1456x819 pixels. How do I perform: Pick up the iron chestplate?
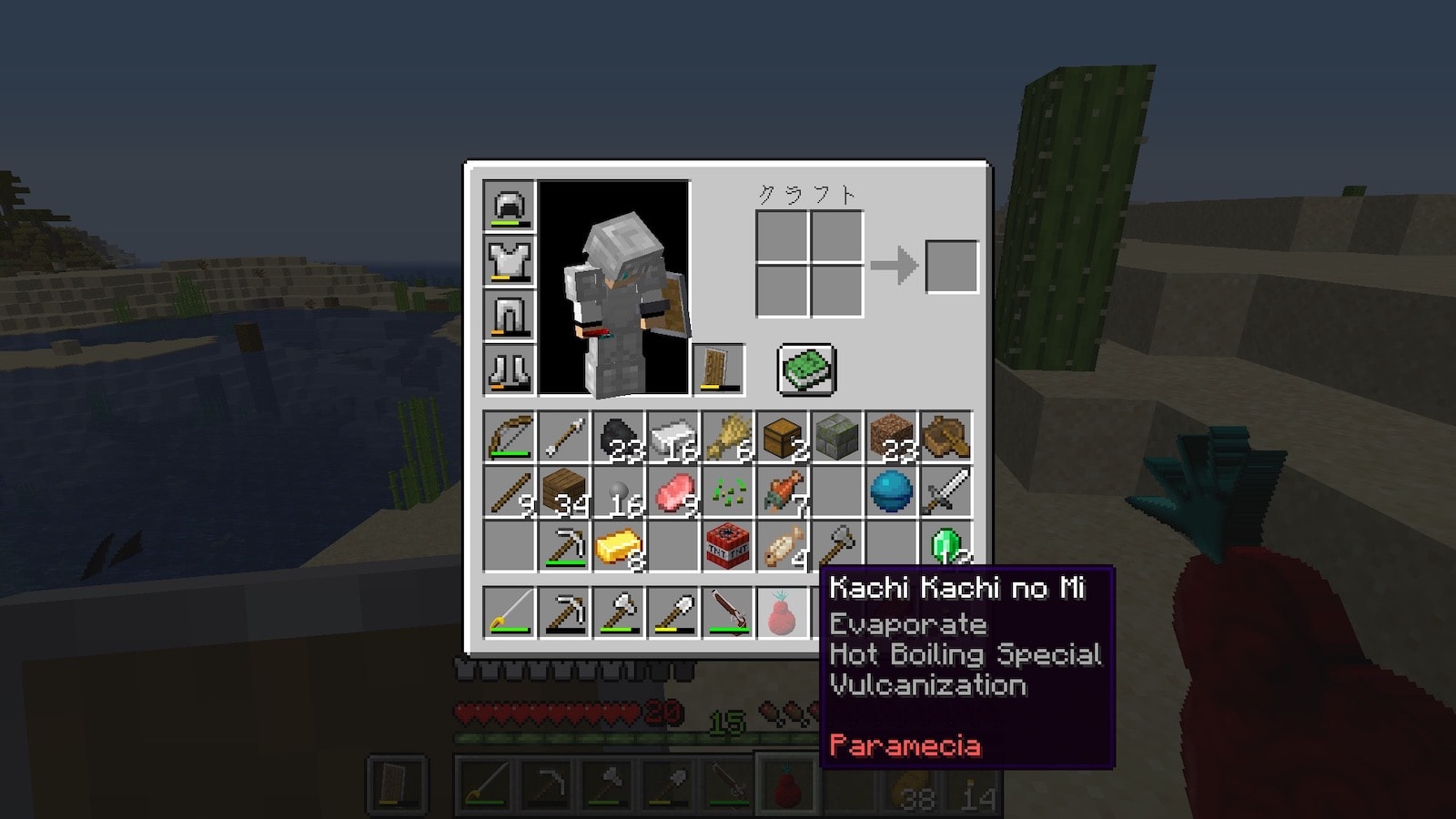[510, 261]
